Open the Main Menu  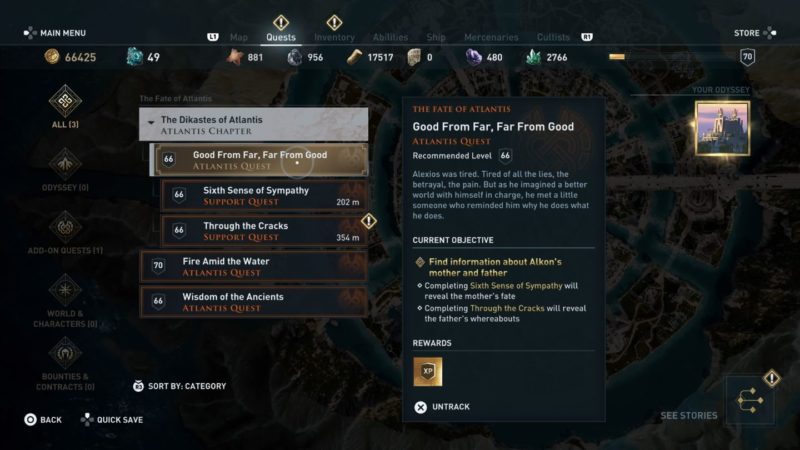[x=57, y=33]
